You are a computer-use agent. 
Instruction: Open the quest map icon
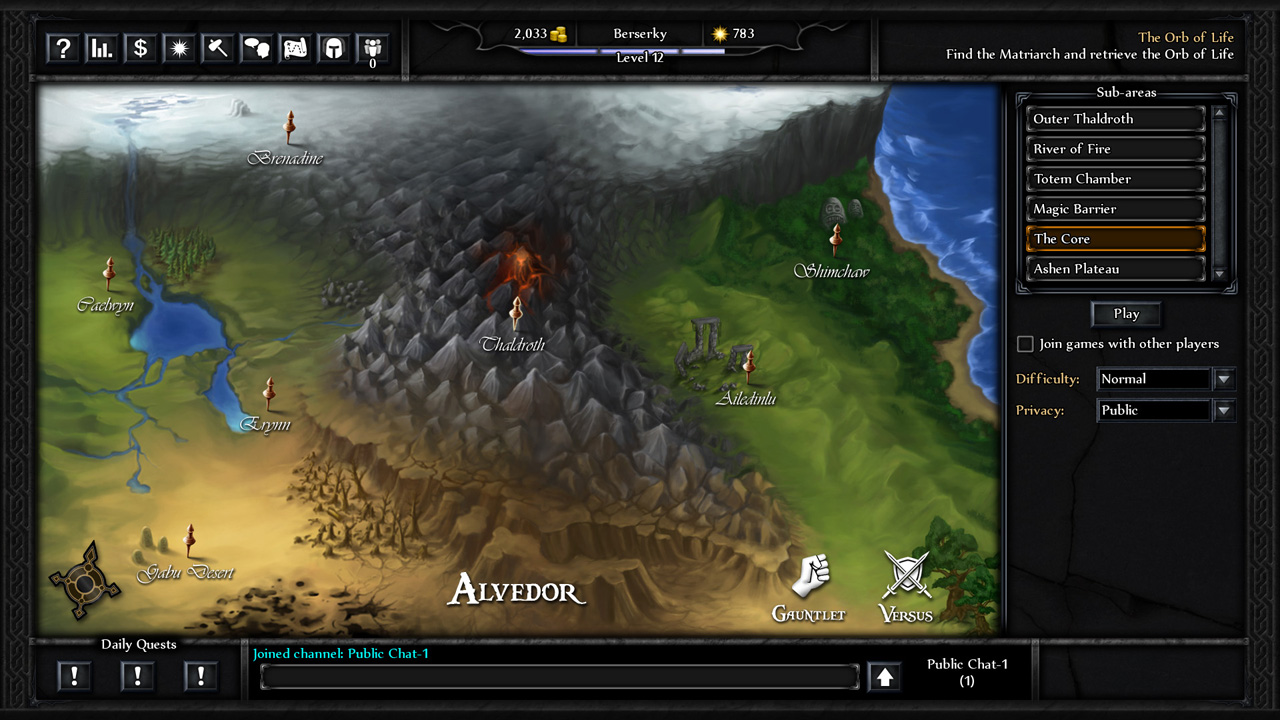(294, 47)
